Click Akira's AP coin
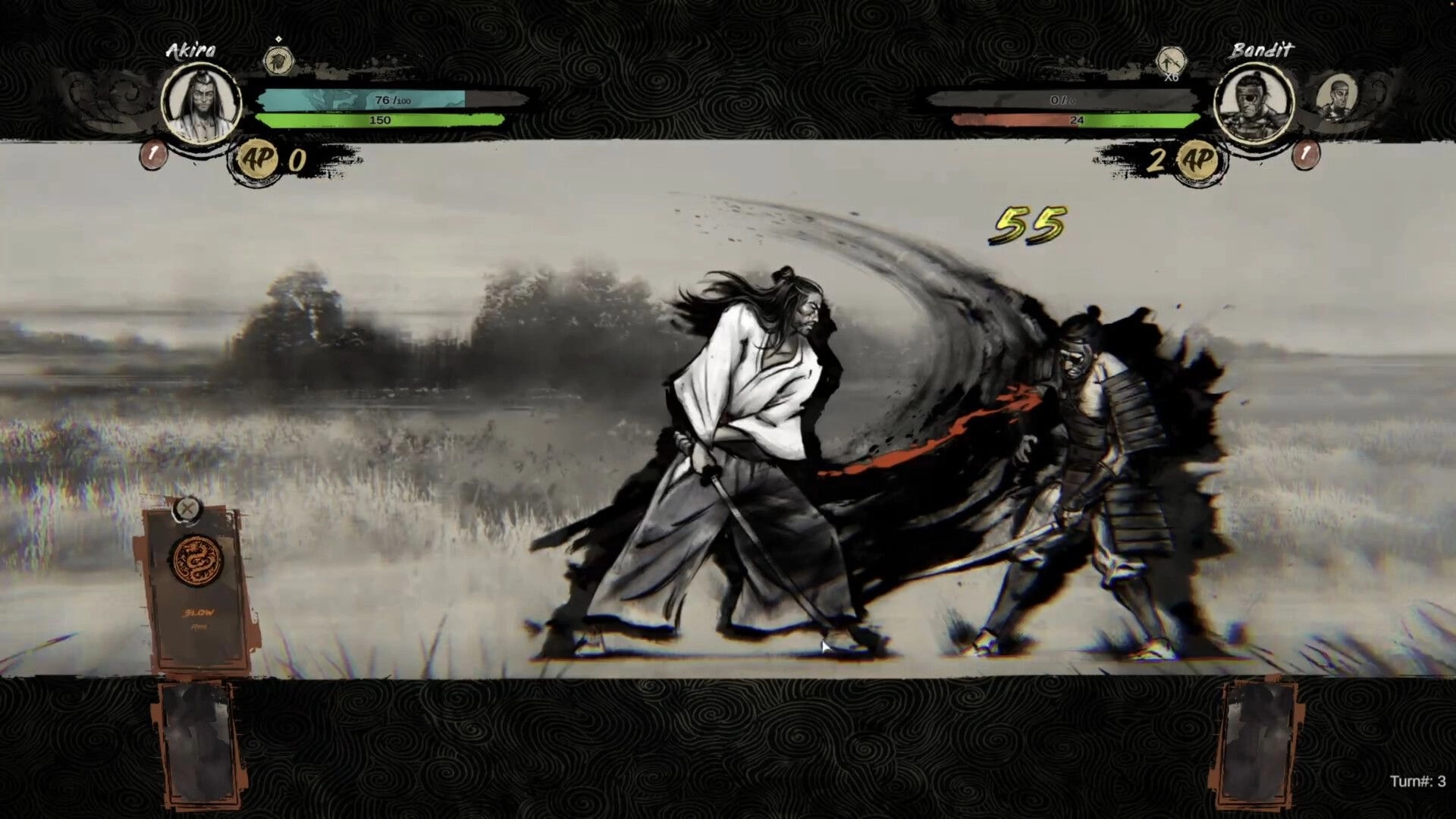Viewport: 1456px width, 819px height. click(x=256, y=159)
